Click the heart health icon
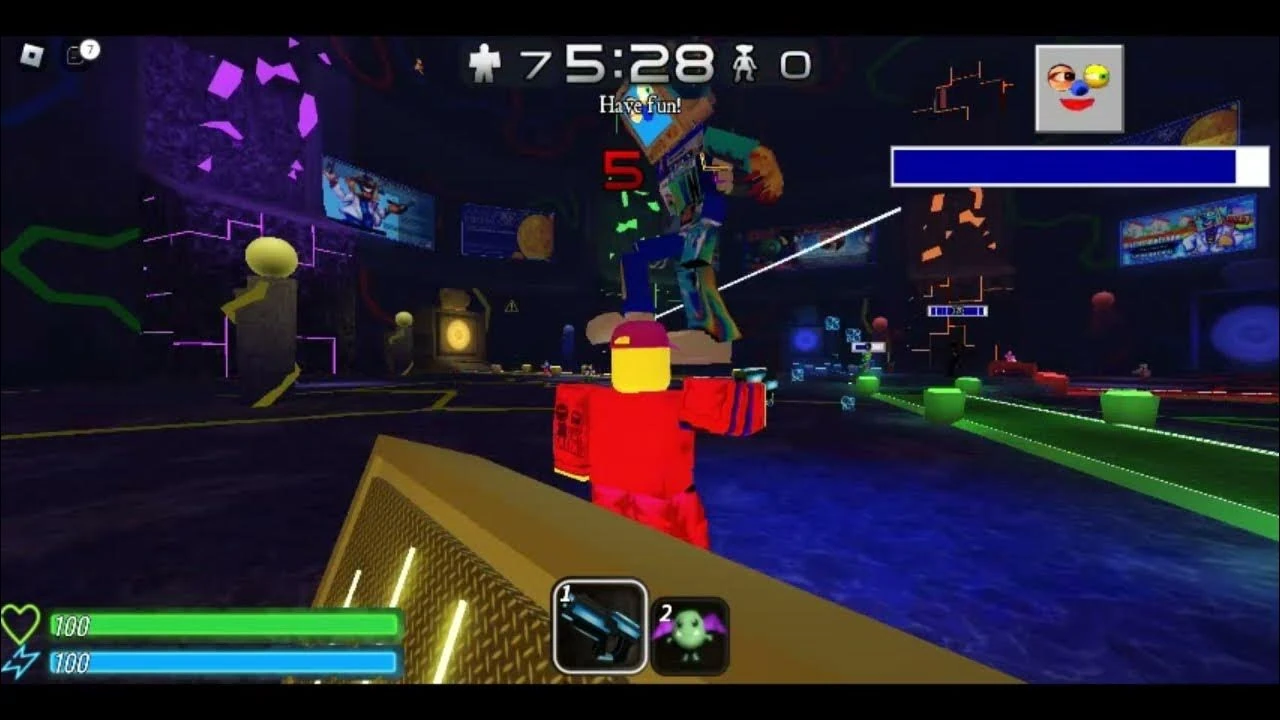Viewport: 1280px width, 720px height. coord(23,623)
